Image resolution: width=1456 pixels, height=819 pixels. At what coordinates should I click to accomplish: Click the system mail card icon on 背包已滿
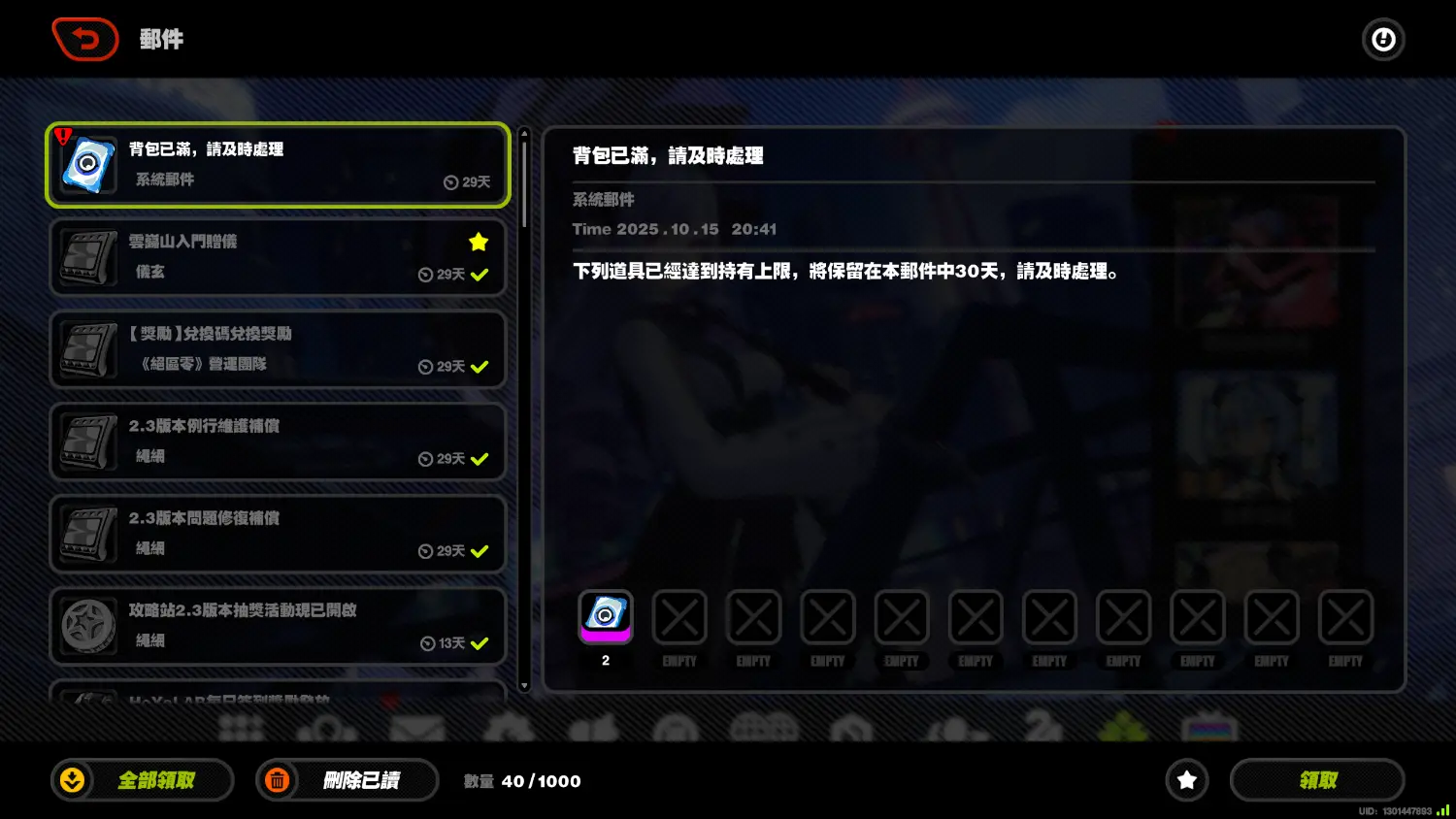click(x=87, y=165)
